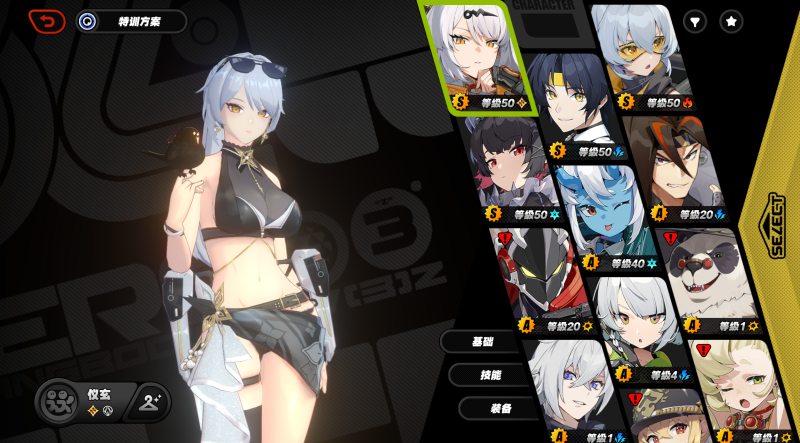Select the highlighted white-haired agent with pistol
The image size is (800, 443).
(476, 55)
